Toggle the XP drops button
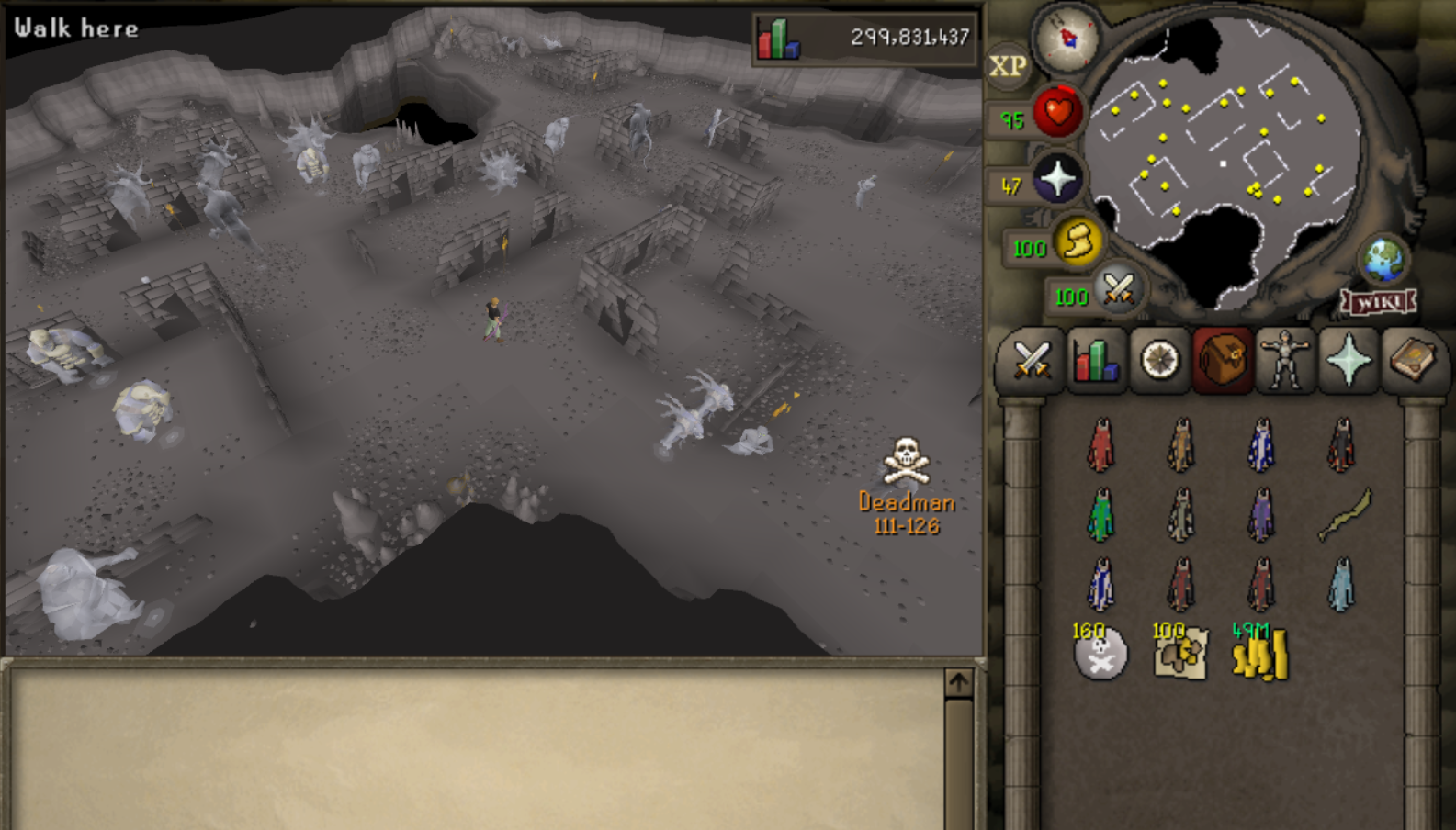The width and height of the screenshot is (1456, 830). coord(1008,66)
